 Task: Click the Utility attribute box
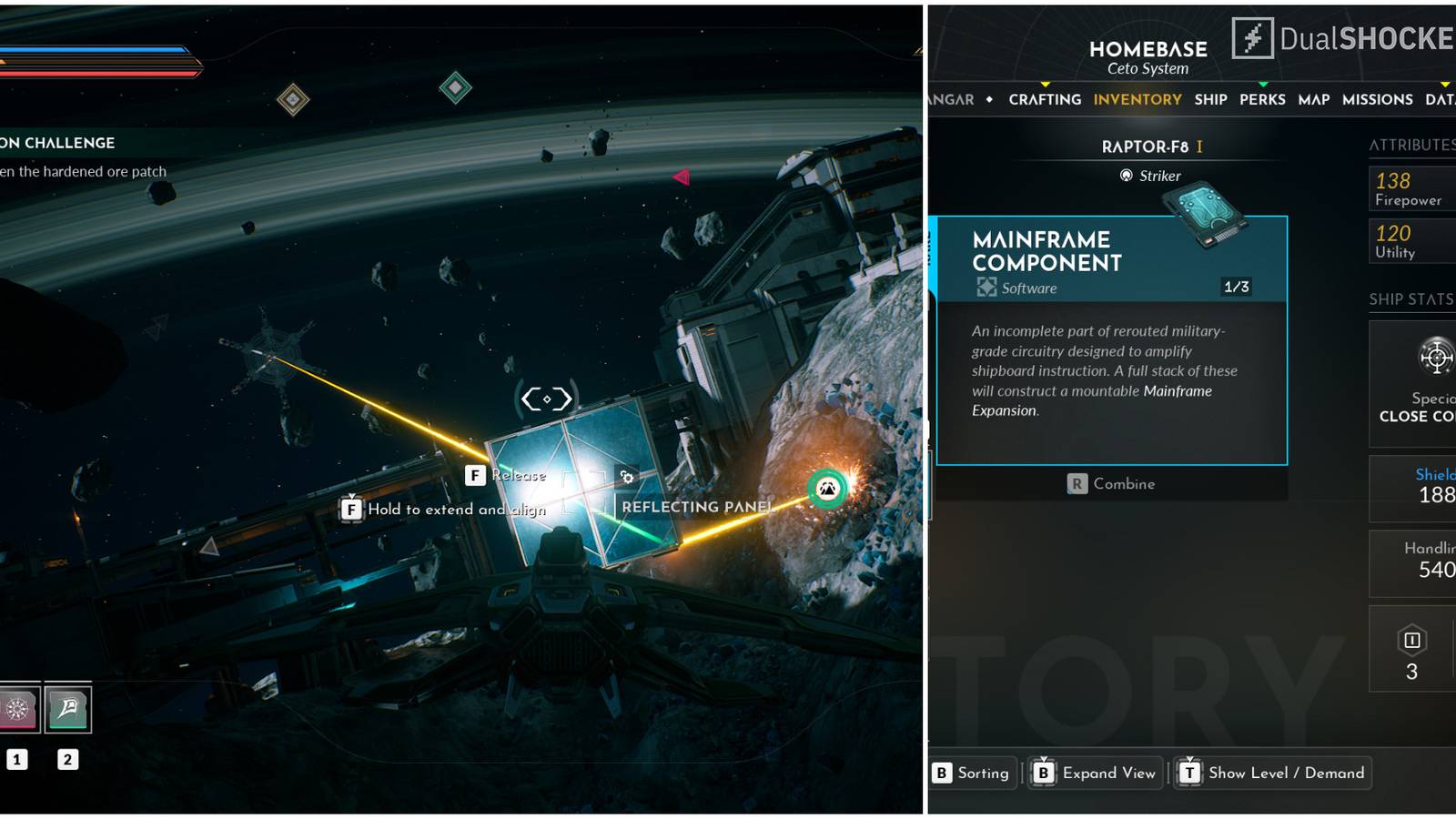(x=1412, y=241)
